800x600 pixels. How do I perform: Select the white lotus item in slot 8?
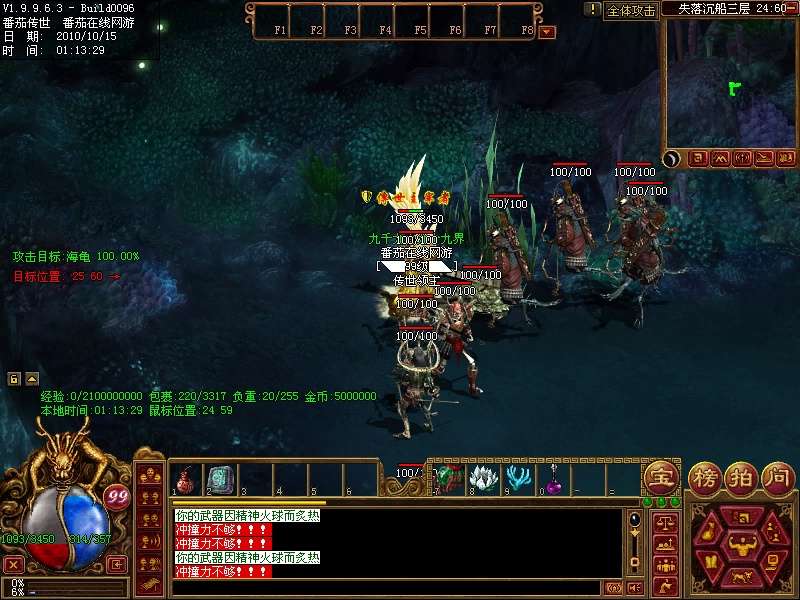pyautogui.click(x=484, y=479)
